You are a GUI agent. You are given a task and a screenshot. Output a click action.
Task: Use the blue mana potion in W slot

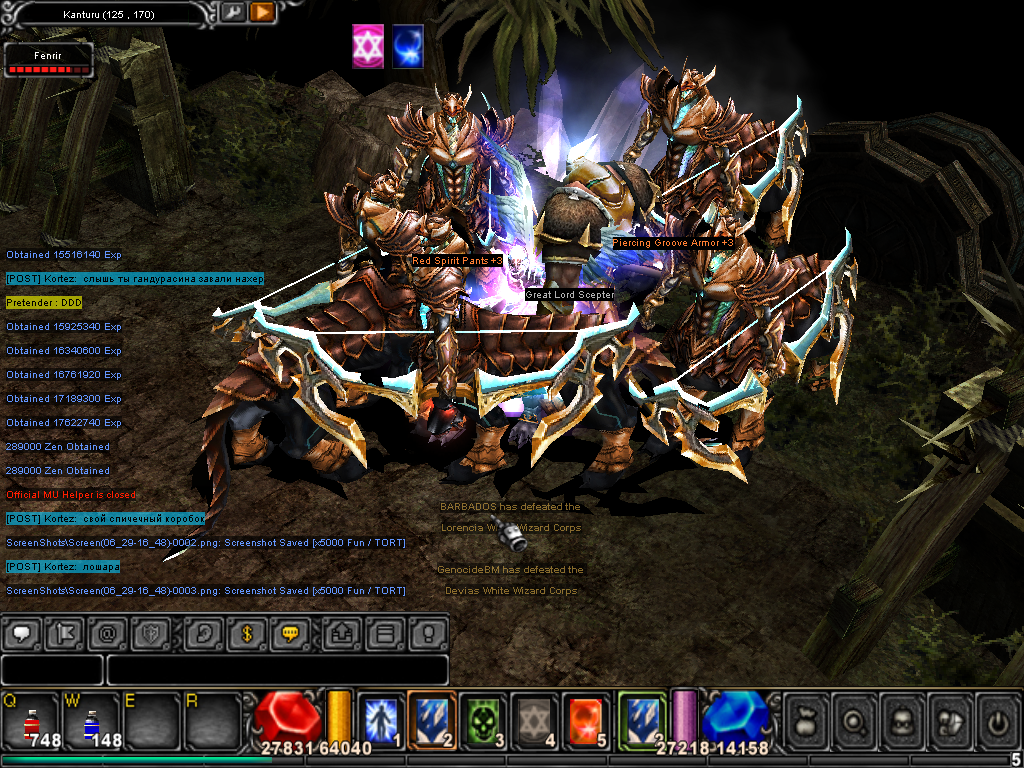pos(90,720)
